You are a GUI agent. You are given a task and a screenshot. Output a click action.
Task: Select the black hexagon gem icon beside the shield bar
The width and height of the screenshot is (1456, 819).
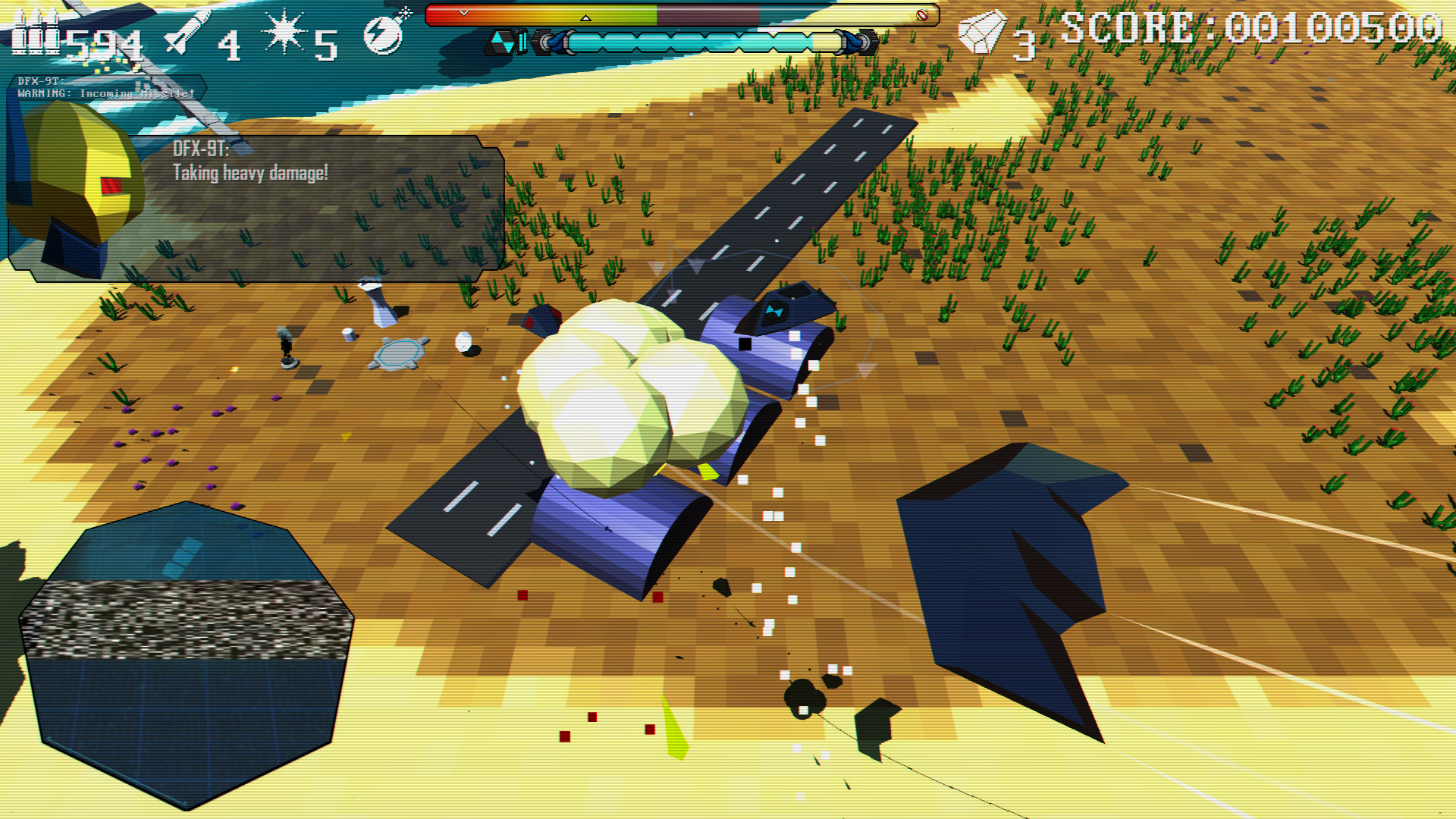click(x=500, y=42)
